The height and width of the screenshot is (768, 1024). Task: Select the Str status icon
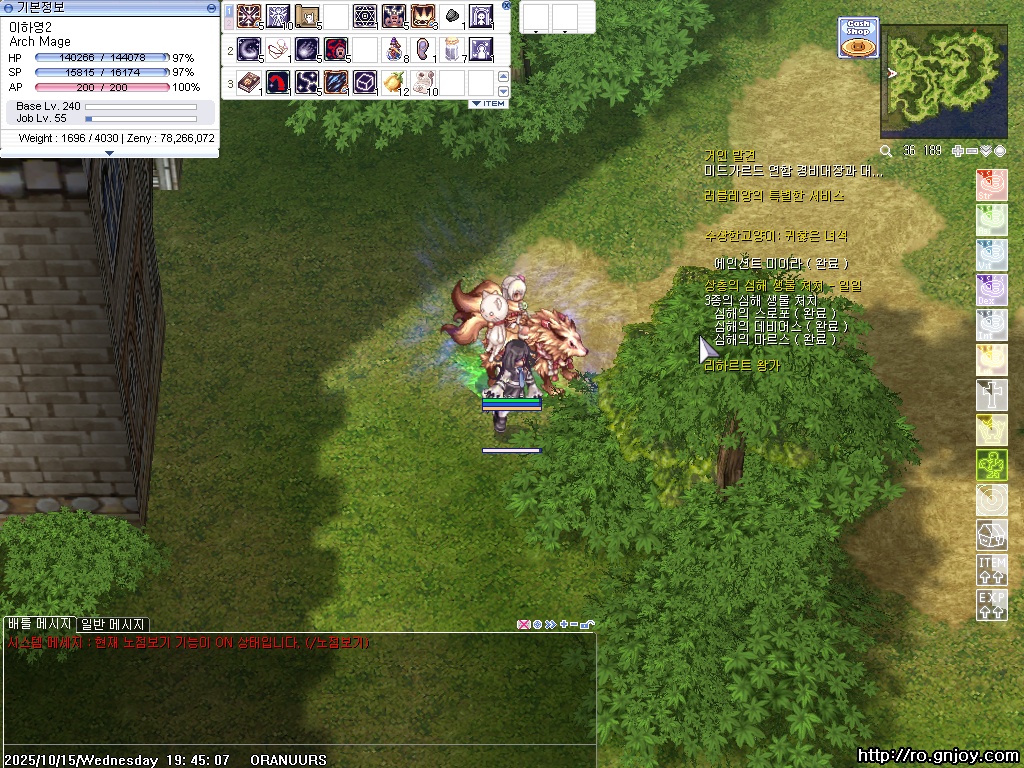point(991,185)
